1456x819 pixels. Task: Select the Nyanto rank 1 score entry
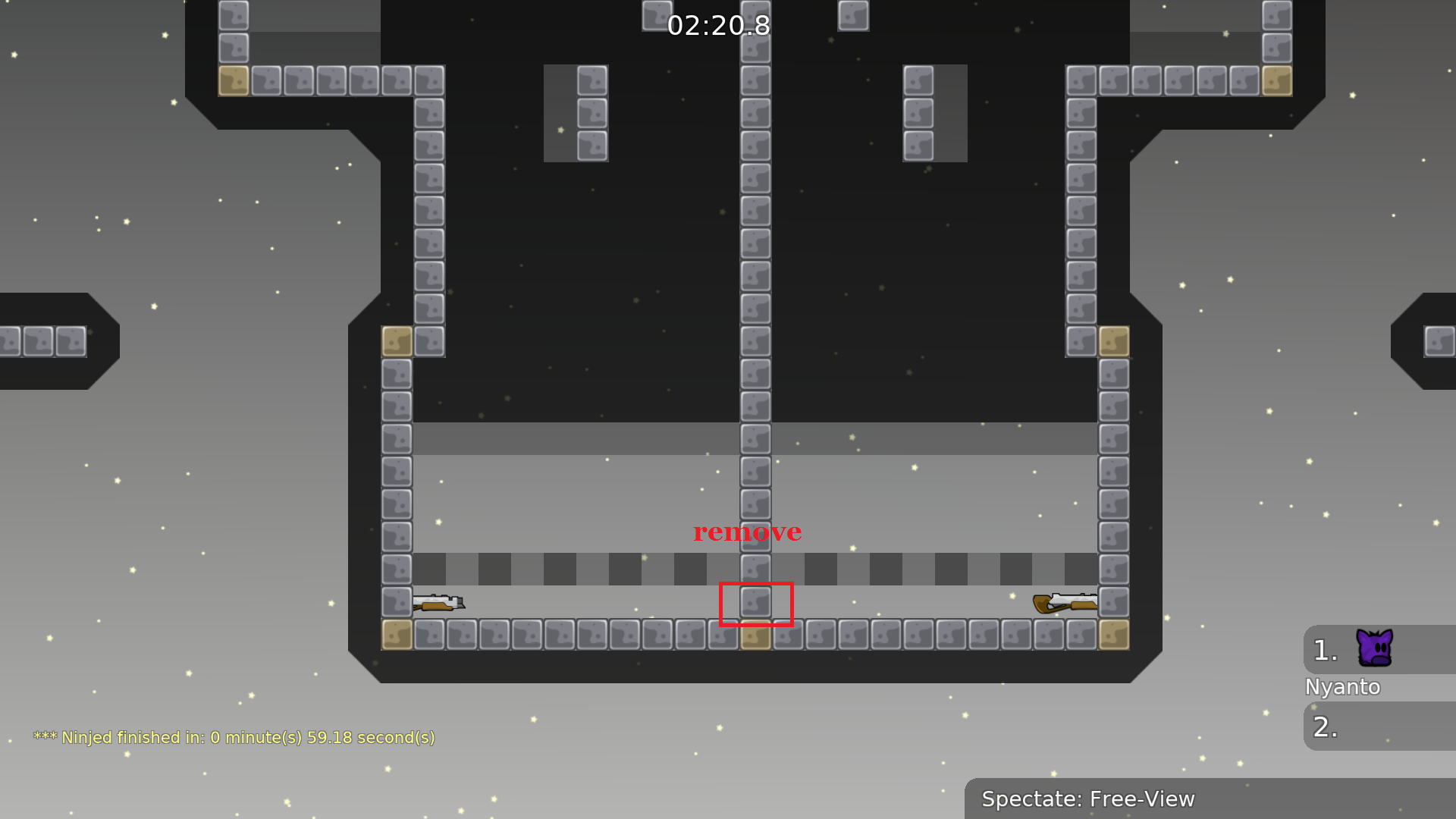coord(1377,650)
